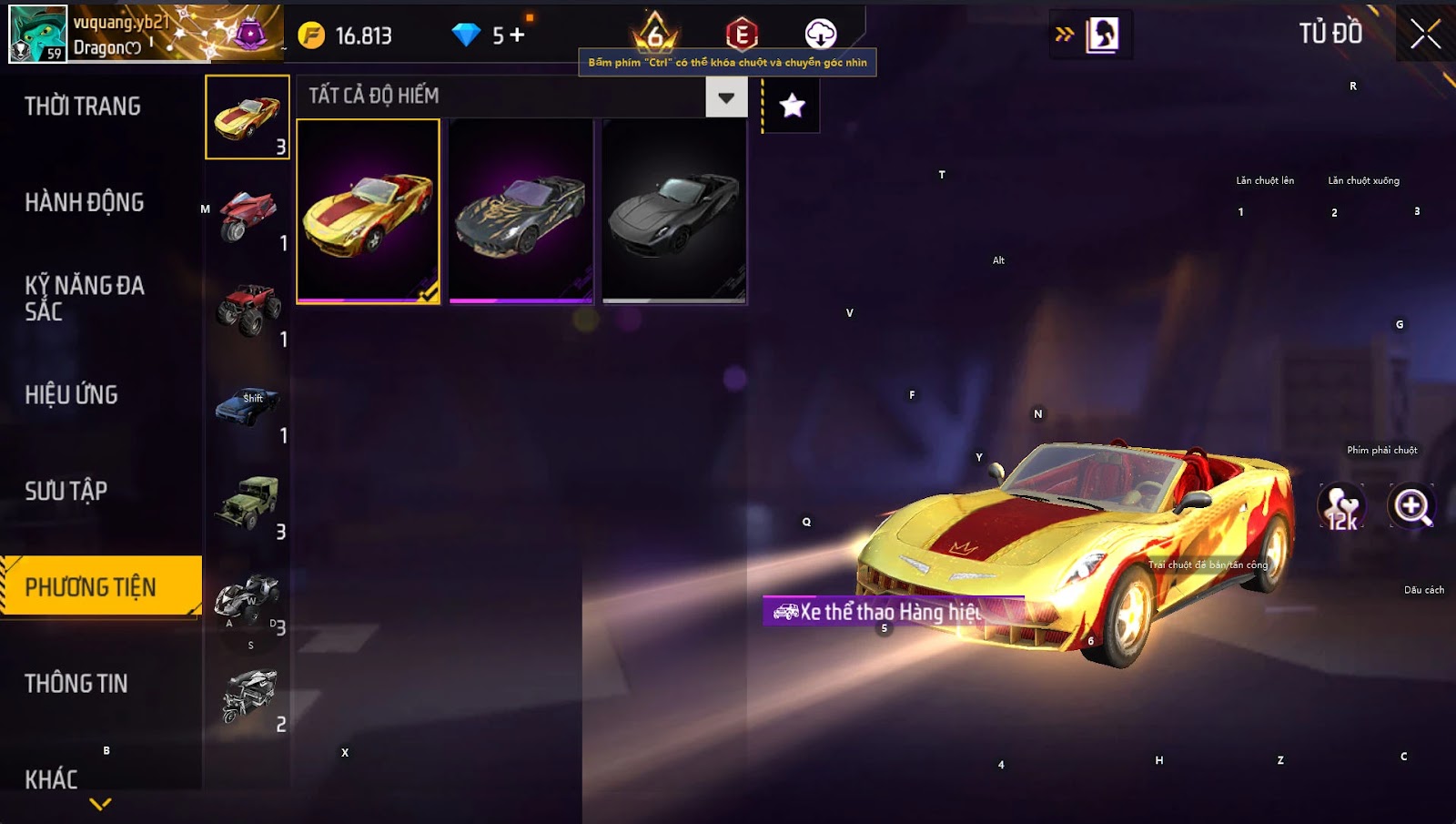Open the Tất Cả Độ Hiếm dropdown
This screenshot has height=824, width=1456.
(726, 97)
